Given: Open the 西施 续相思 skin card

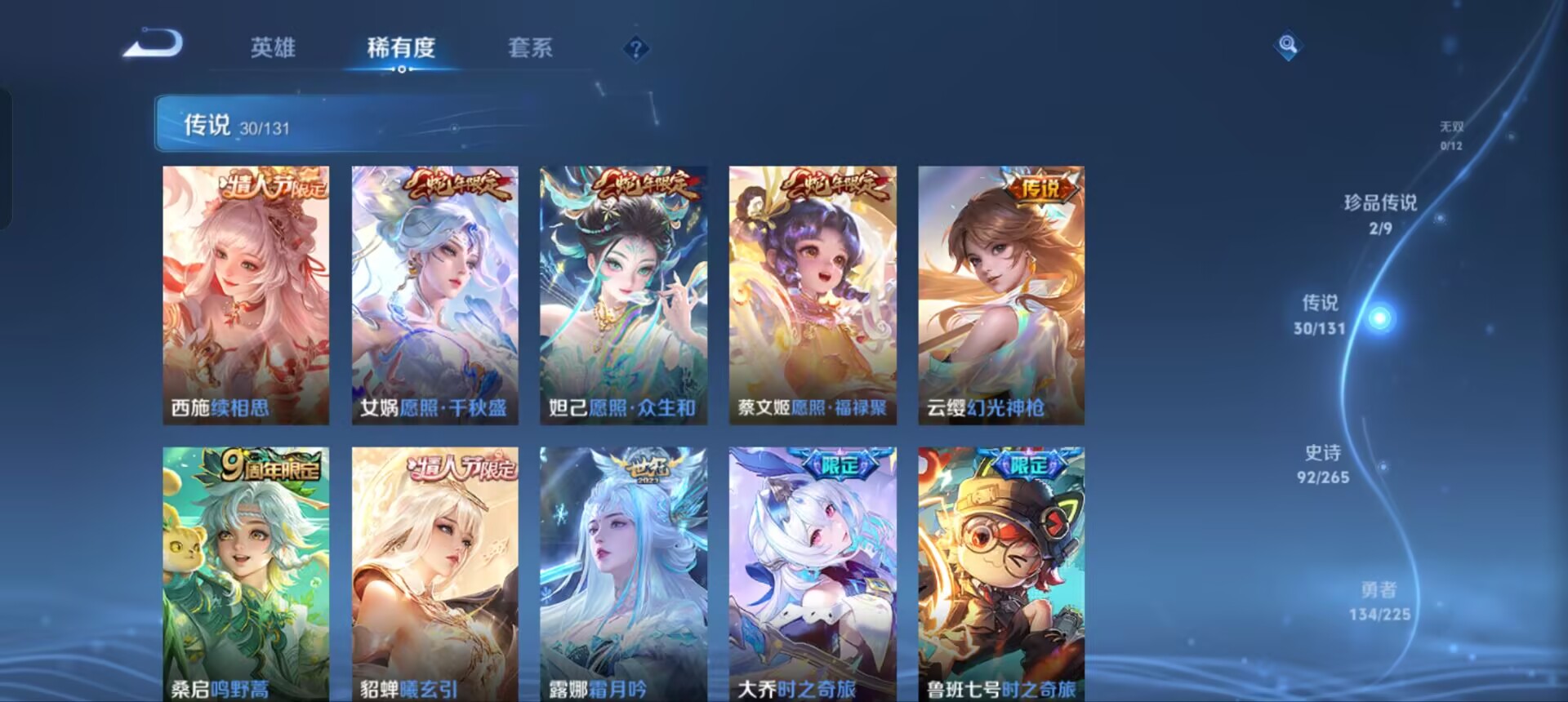Looking at the screenshot, I should point(245,294).
